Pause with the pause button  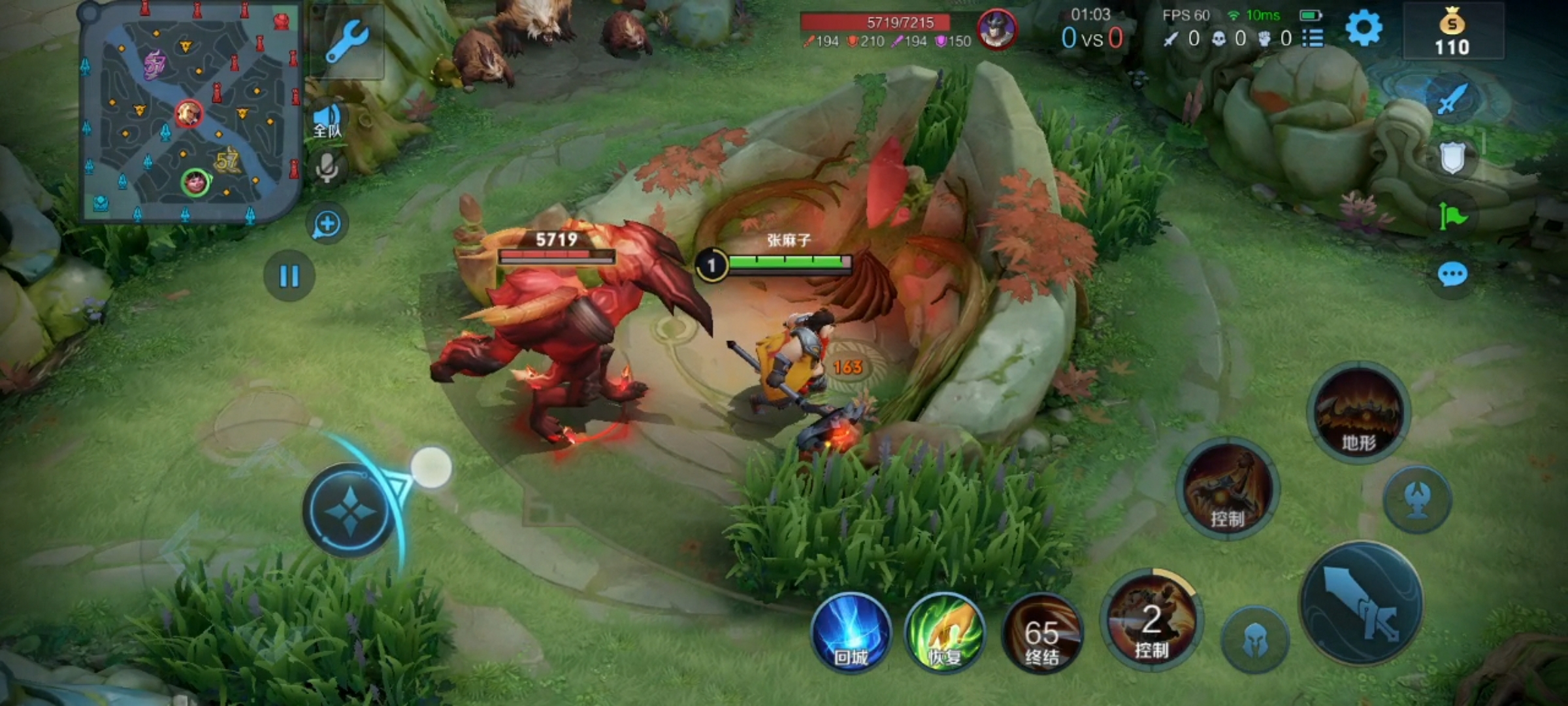point(289,276)
